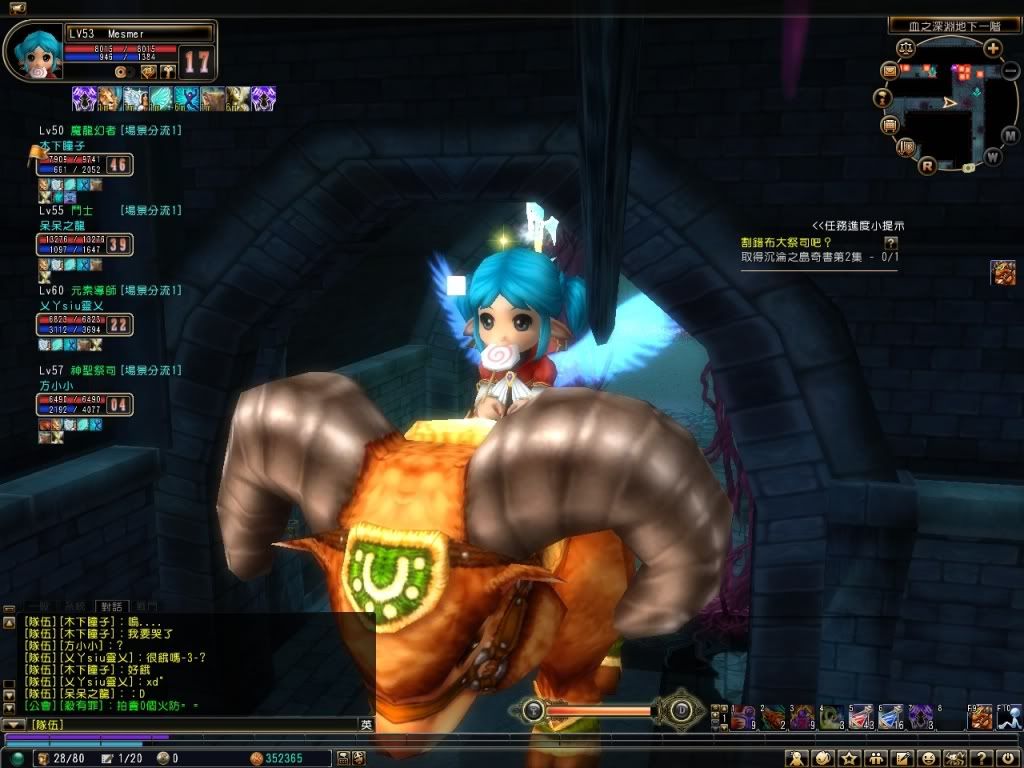This screenshot has height=768, width=1024.
Task: Open the star icon menu button
Action: [x=851, y=758]
